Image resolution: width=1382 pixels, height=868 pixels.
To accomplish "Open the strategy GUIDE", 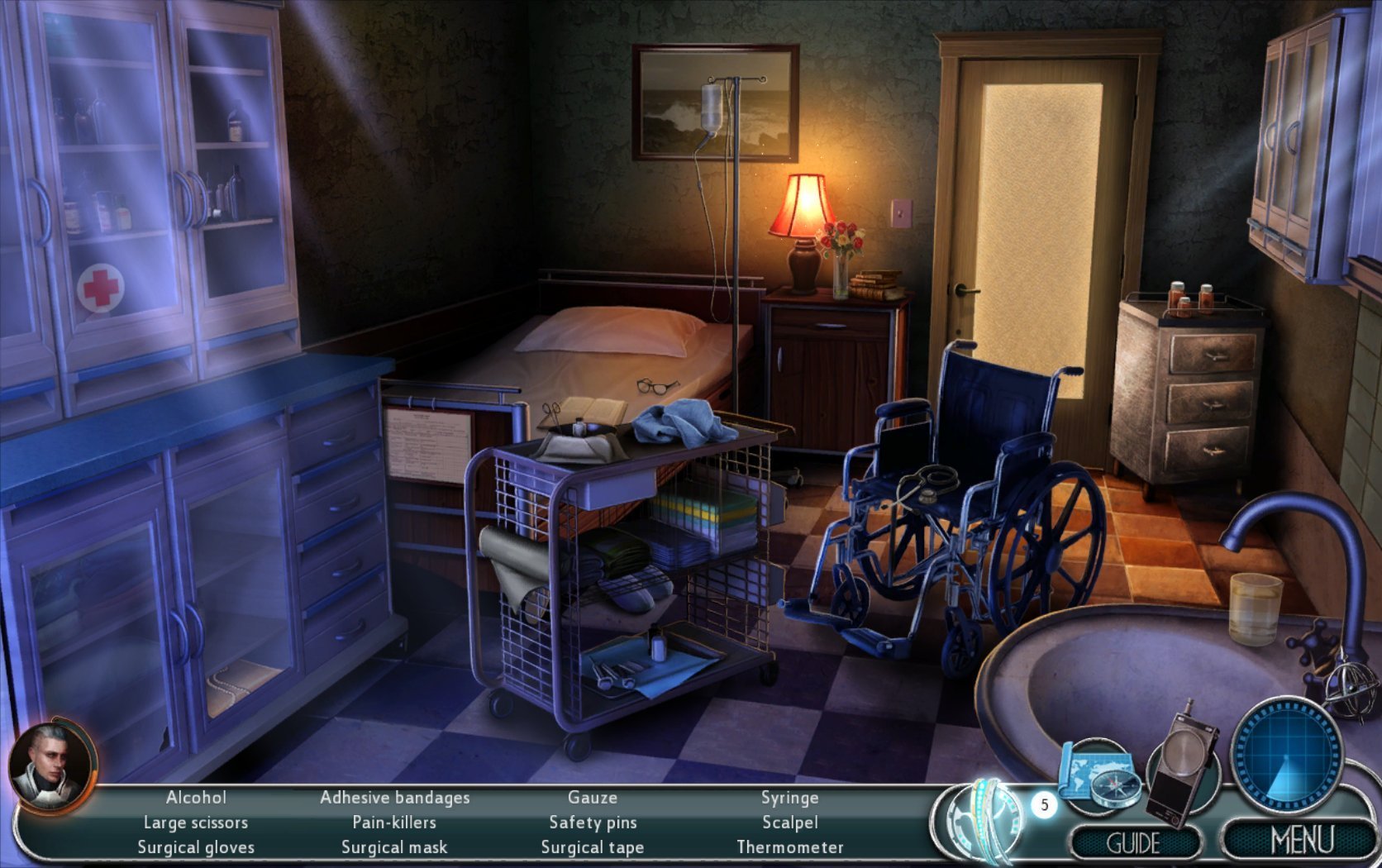I will click(x=1133, y=843).
